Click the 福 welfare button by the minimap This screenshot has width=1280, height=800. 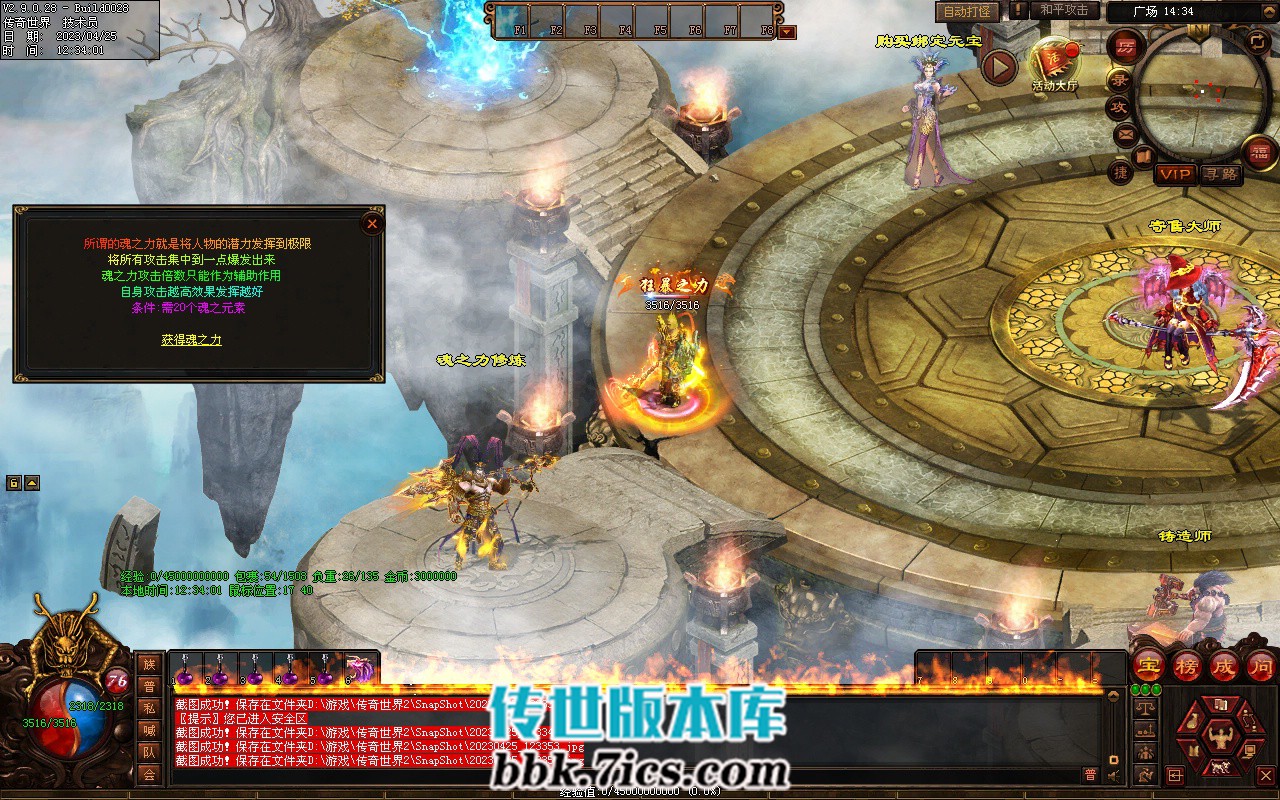click(1259, 153)
